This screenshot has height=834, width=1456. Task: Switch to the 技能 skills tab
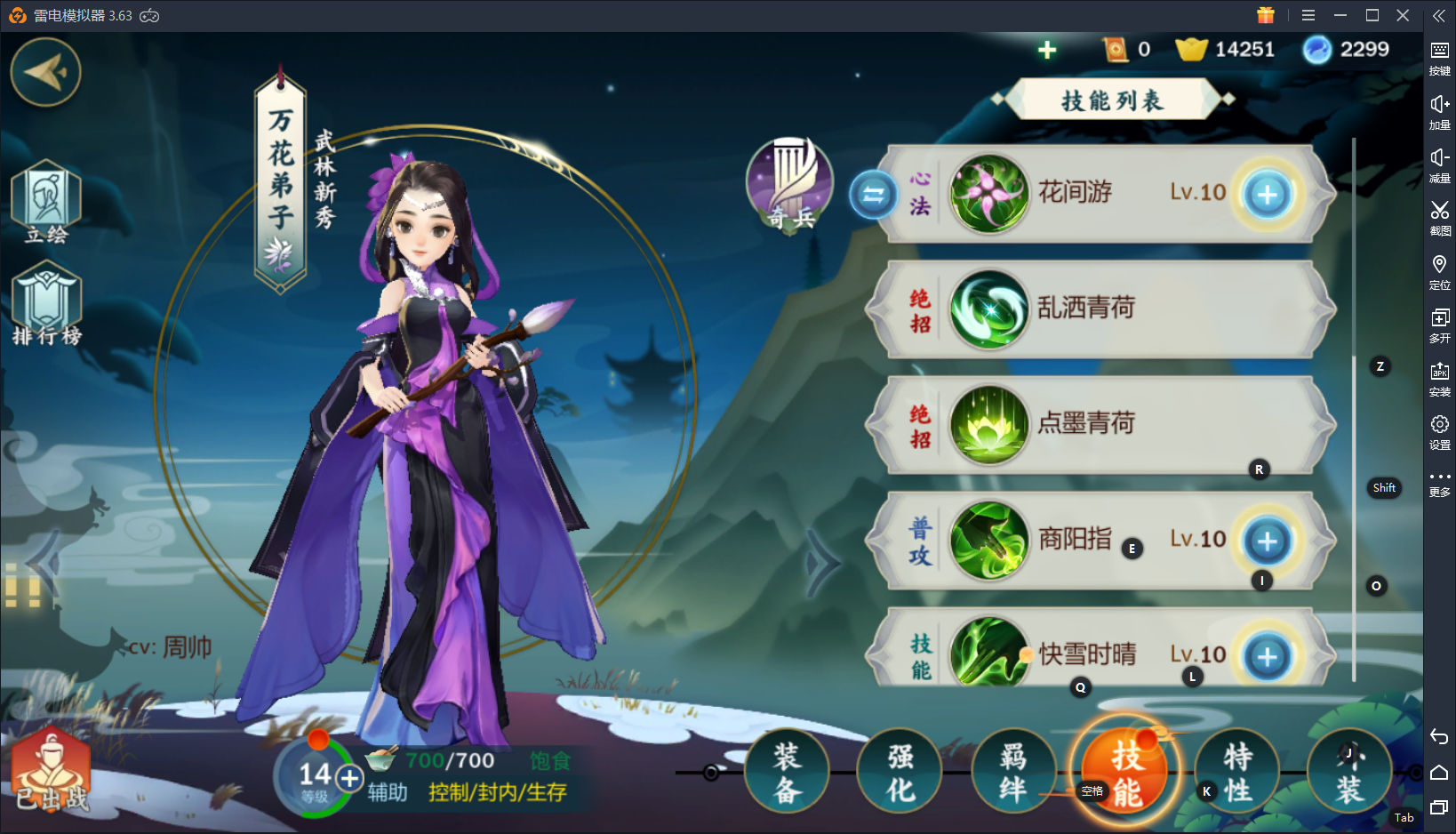pyautogui.click(x=1125, y=773)
